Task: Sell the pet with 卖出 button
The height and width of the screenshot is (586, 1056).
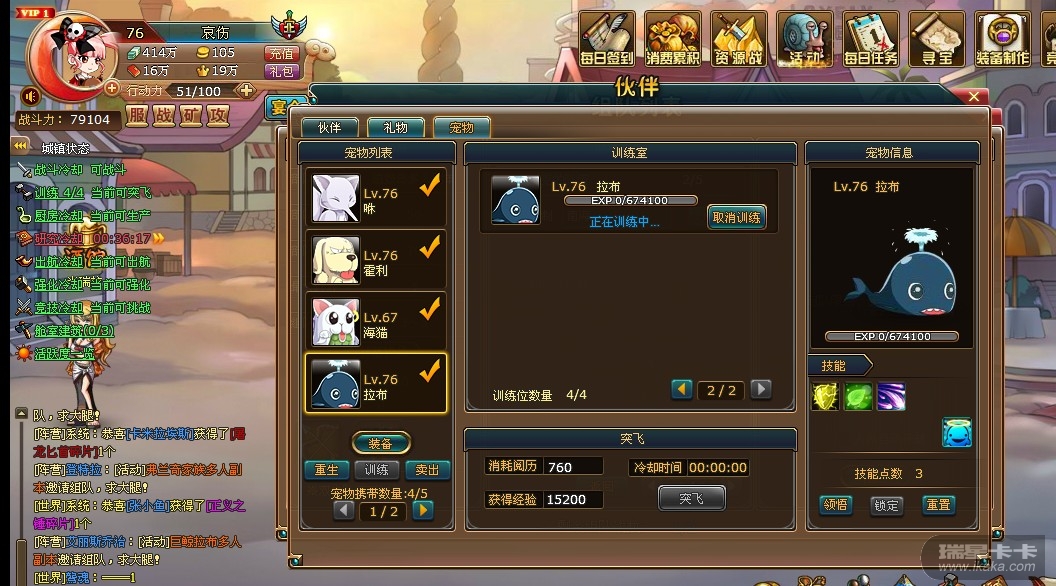Action: 426,470
